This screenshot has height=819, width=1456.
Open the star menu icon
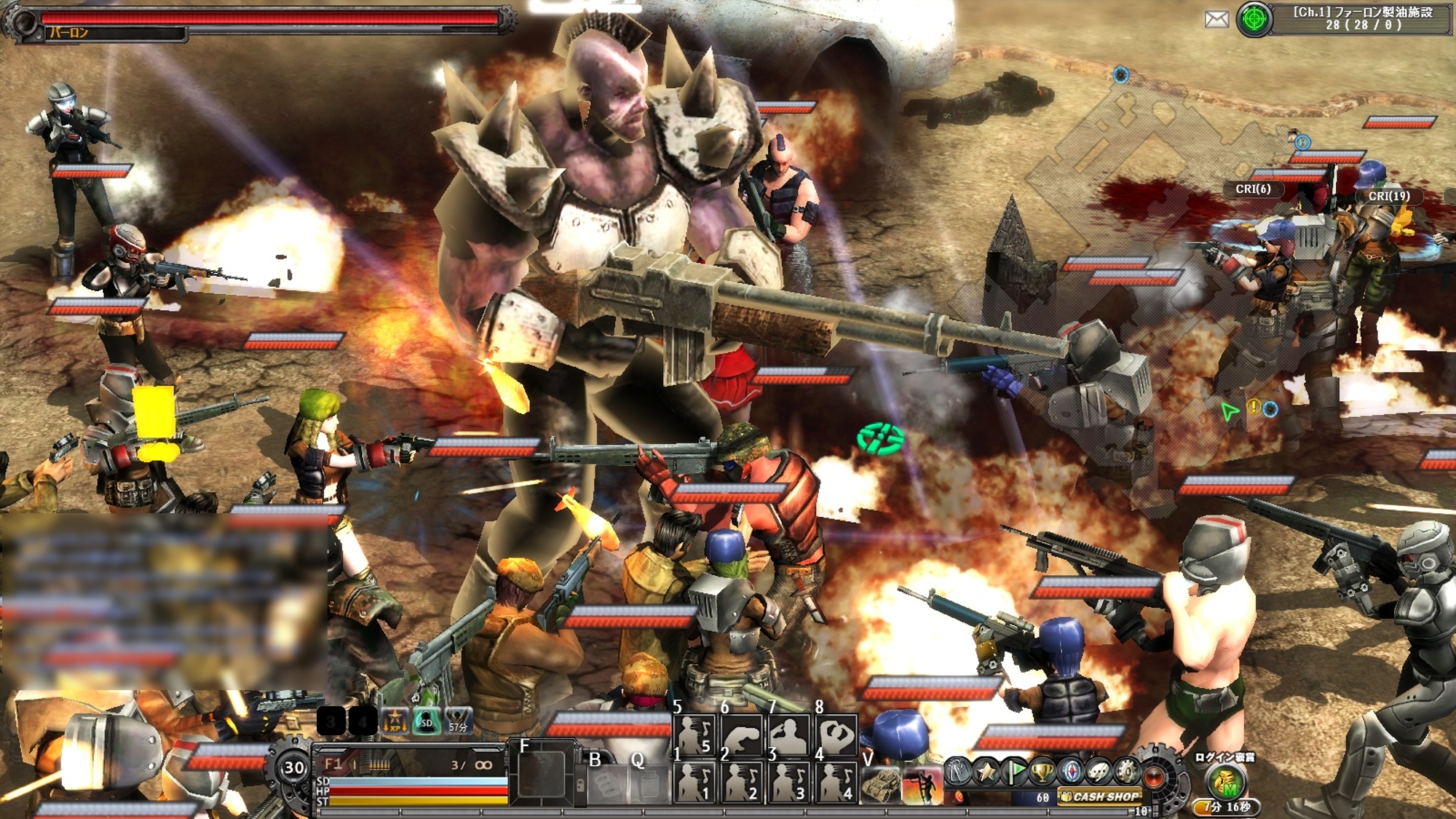986,771
